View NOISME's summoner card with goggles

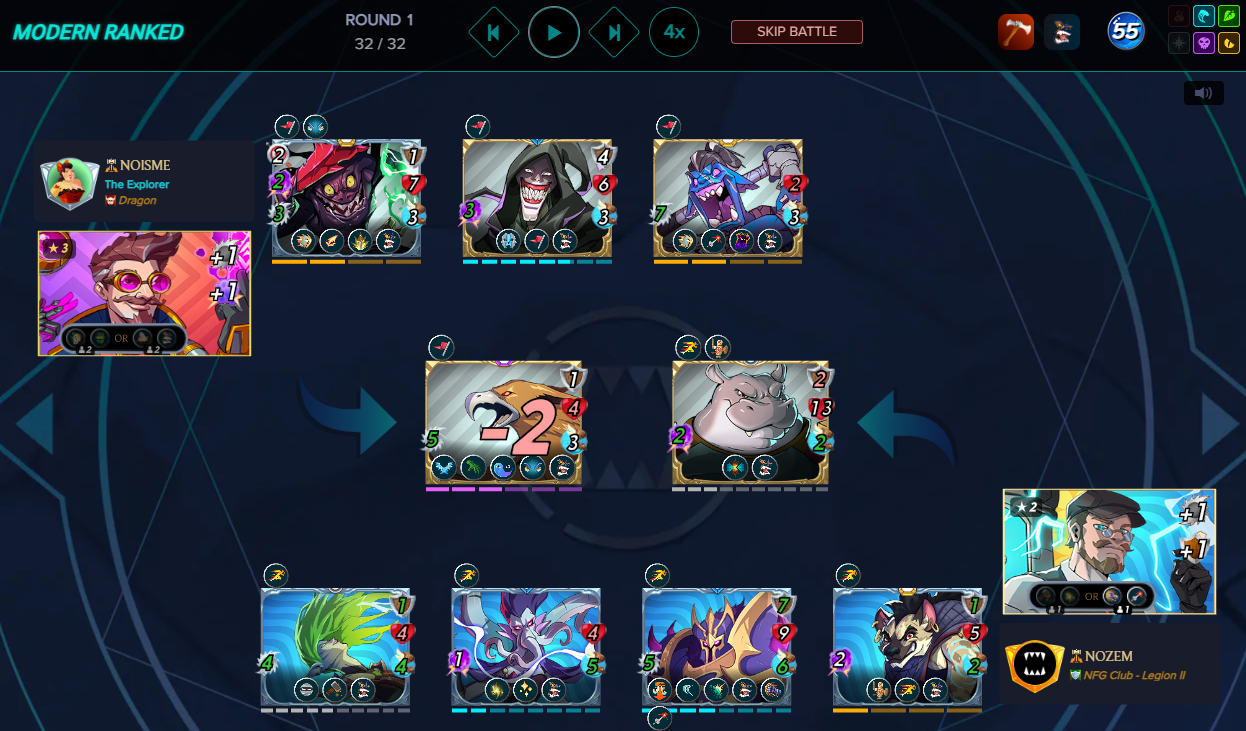click(x=144, y=293)
